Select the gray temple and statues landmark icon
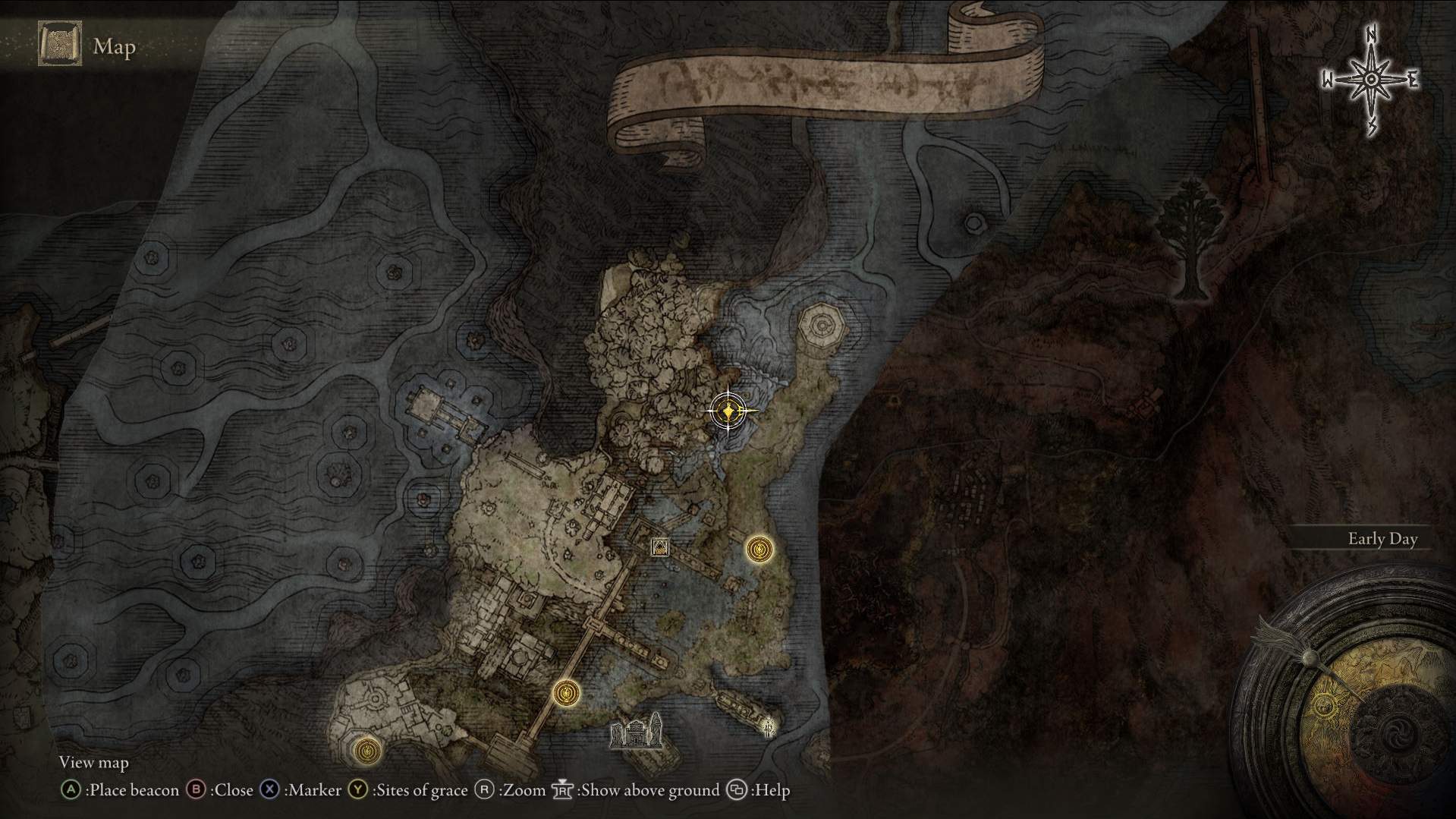 (x=637, y=732)
